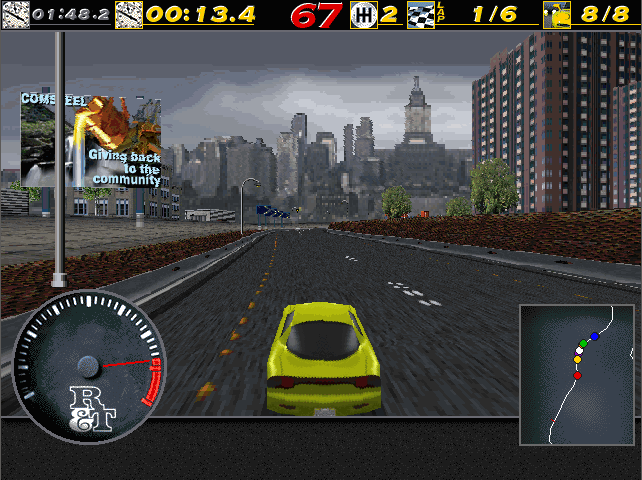The height and width of the screenshot is (480, 642).
Task: Select the green opponent dot on the minimap
Action: coord(583,344)
